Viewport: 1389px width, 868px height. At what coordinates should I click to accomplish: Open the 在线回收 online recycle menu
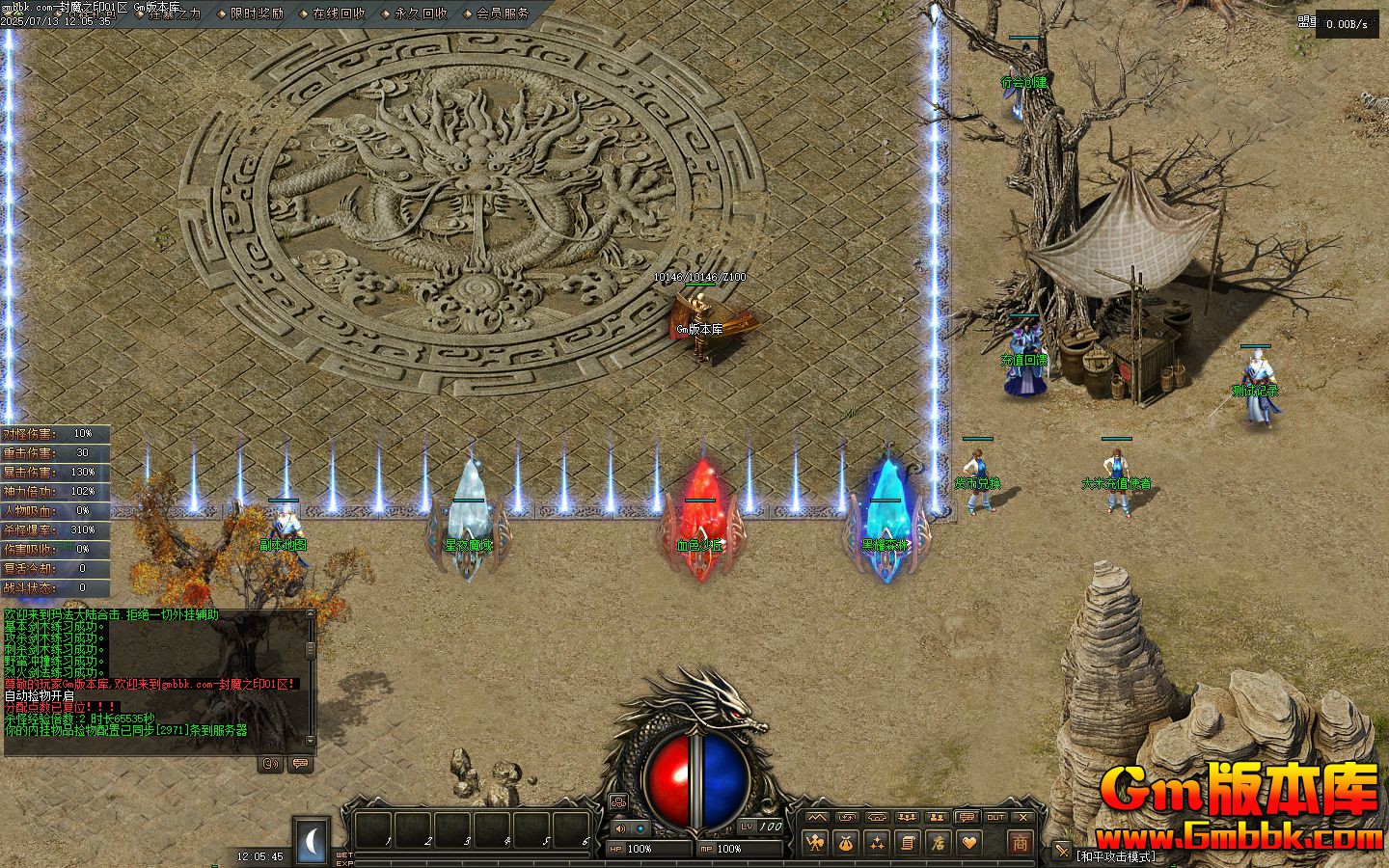[339, 14]
